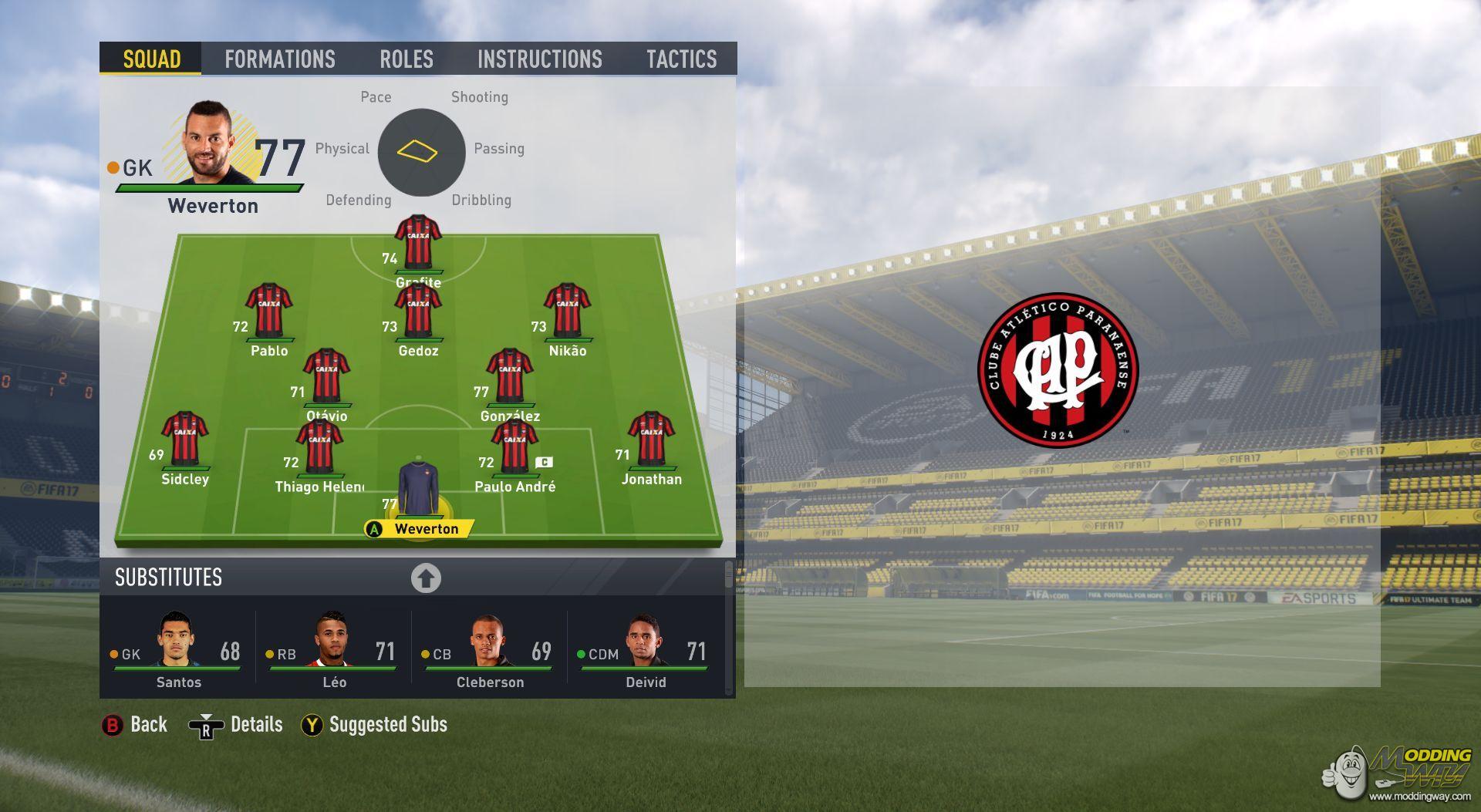Open the Roles tab
The width and height of the screenshot is (1481, 812).
(x=406, y=59)
